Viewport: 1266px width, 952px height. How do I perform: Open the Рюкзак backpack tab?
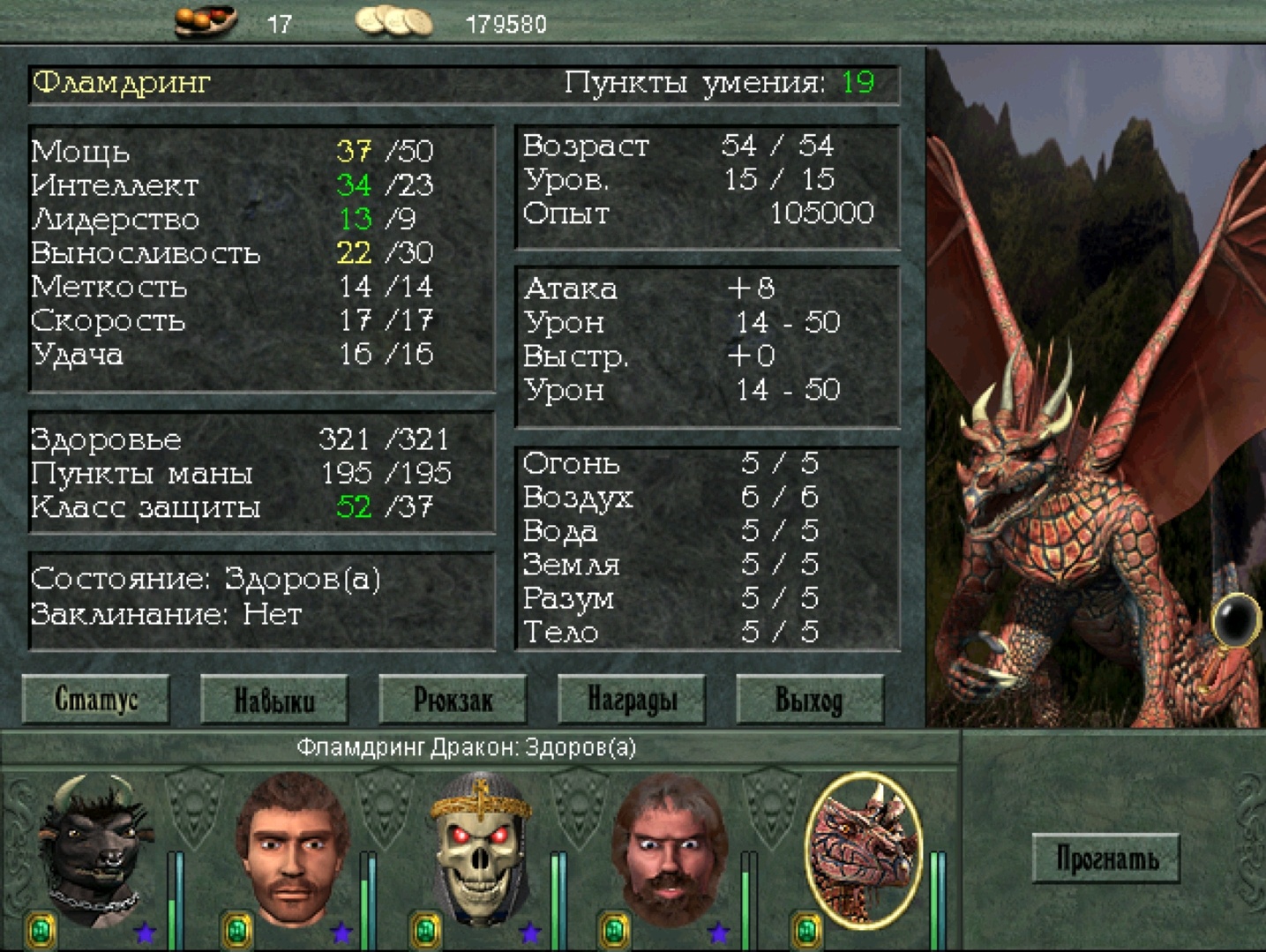(x=453, y=701)
